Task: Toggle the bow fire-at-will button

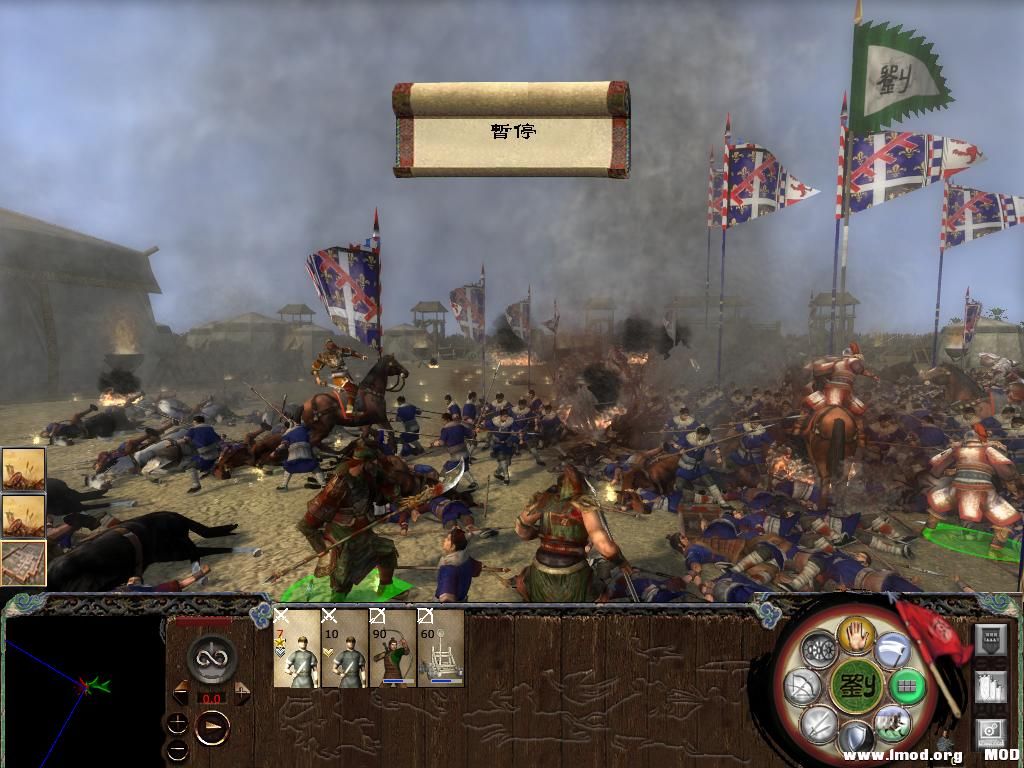Action: click(x=801, y=687)
